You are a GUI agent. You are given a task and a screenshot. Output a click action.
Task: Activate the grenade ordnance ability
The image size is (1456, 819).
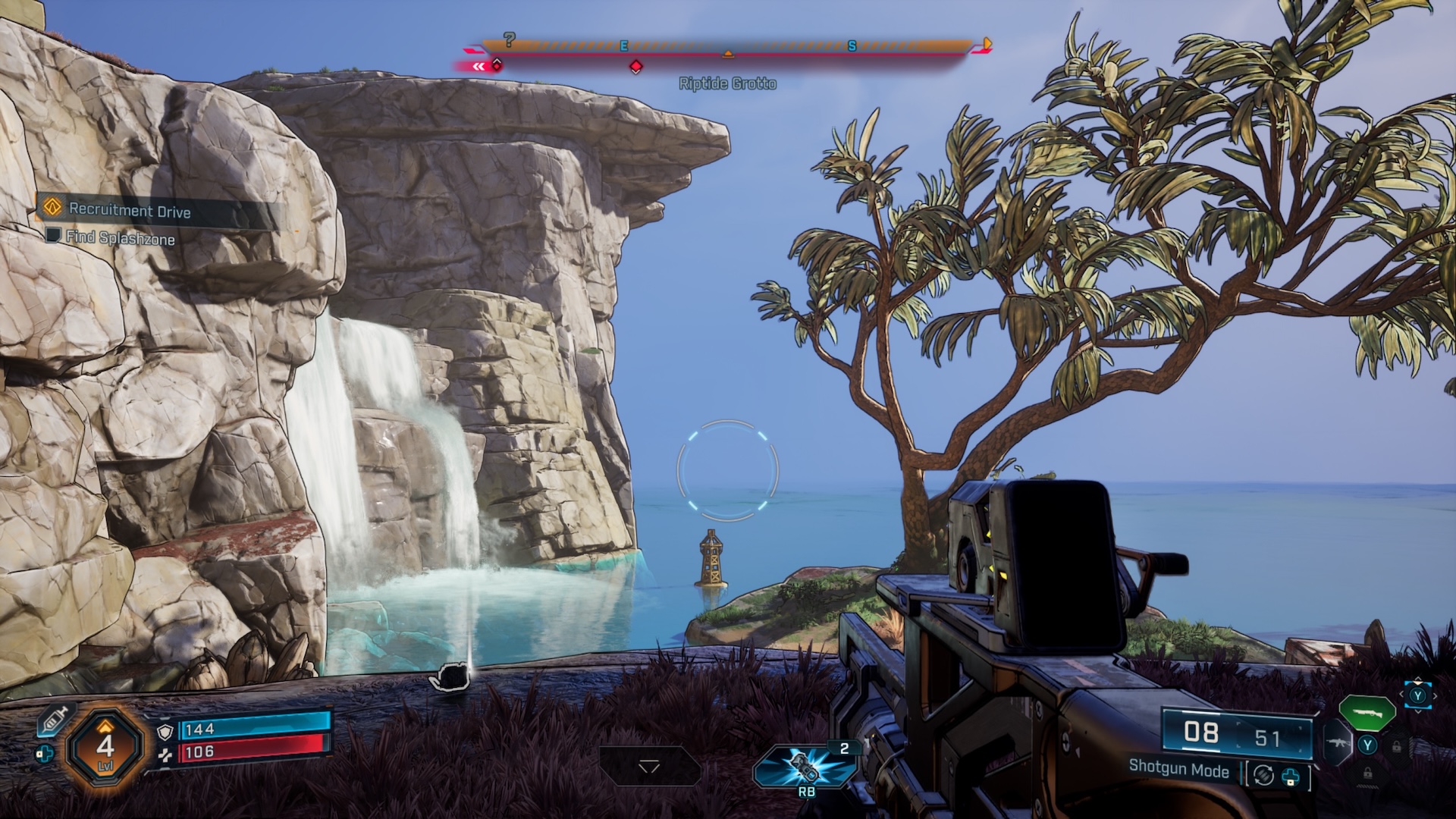(805, 766)
